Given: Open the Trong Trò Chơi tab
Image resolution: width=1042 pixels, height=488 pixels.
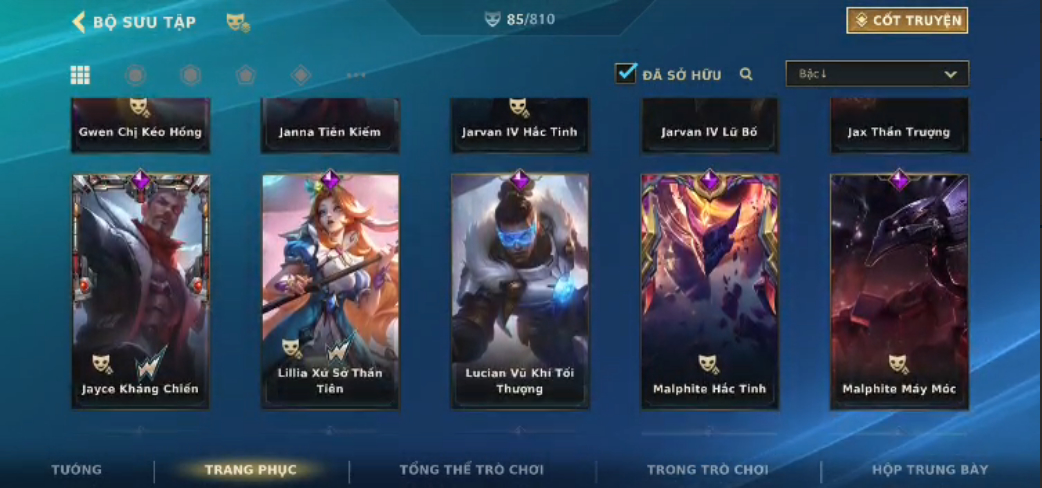Looking at the screenshot, I should point(708,470).
